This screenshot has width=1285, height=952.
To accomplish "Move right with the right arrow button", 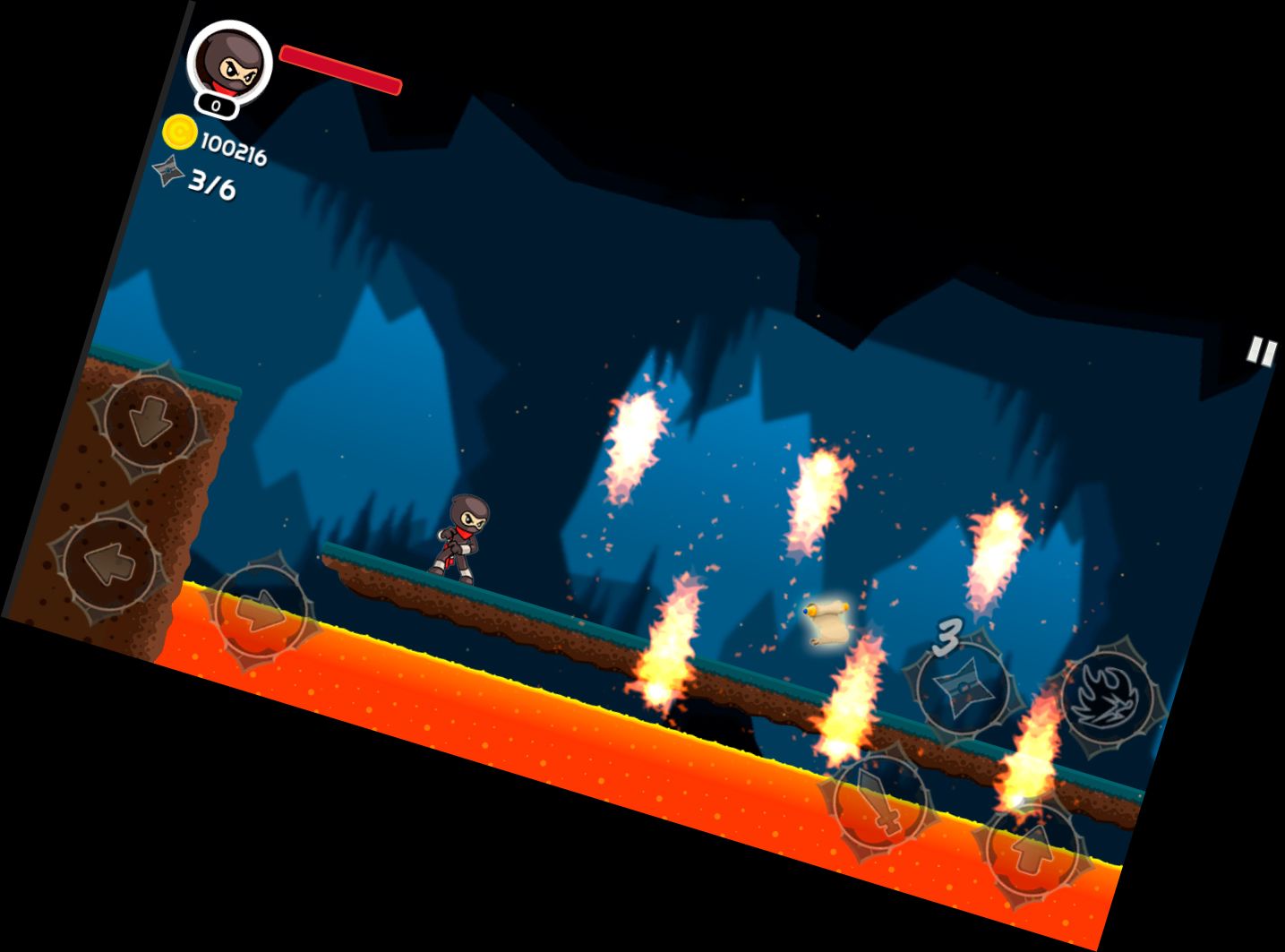I will coord(261,614).
